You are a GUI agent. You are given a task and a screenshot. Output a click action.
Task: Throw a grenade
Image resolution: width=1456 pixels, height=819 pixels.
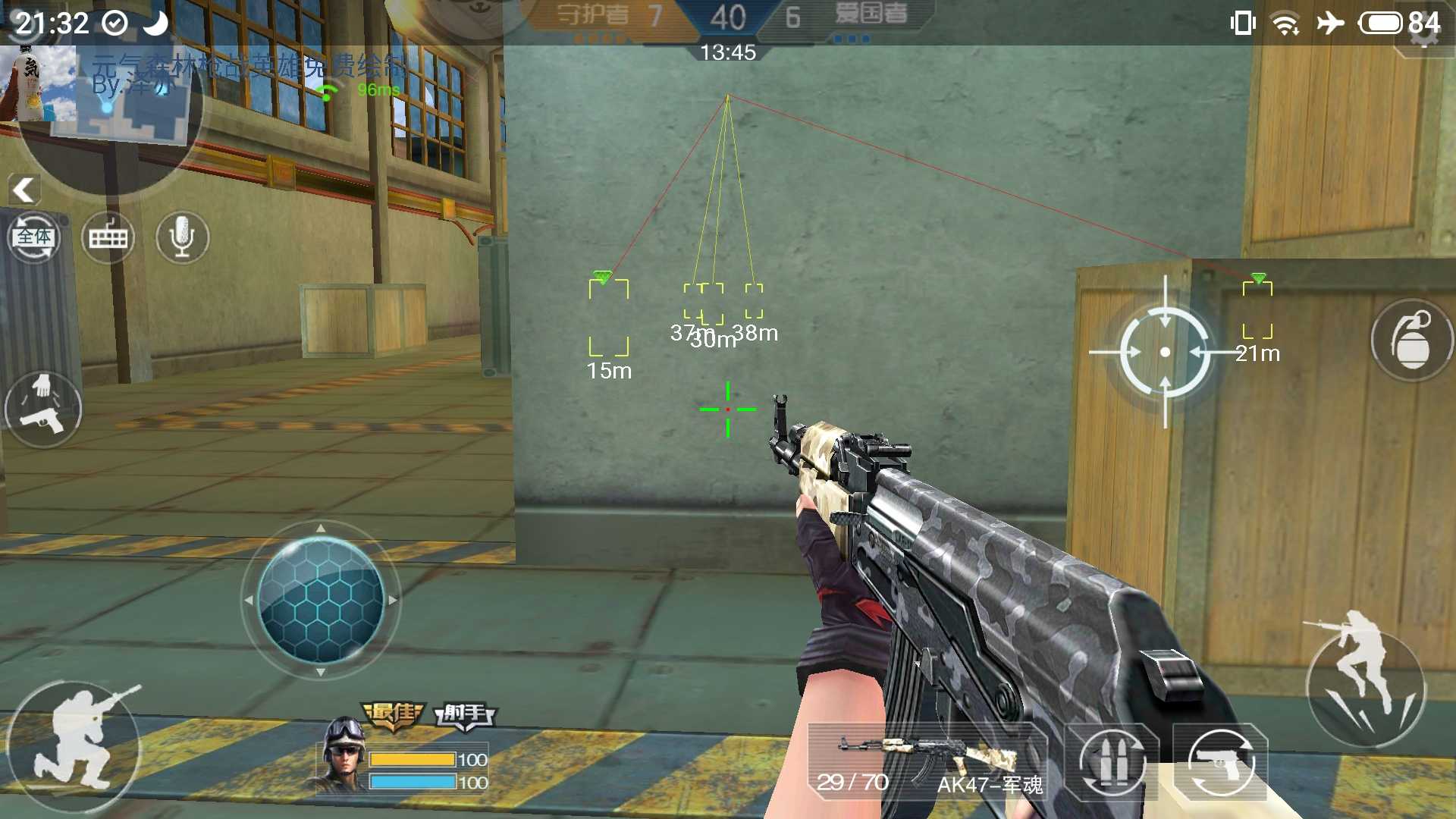[1410, 341]
